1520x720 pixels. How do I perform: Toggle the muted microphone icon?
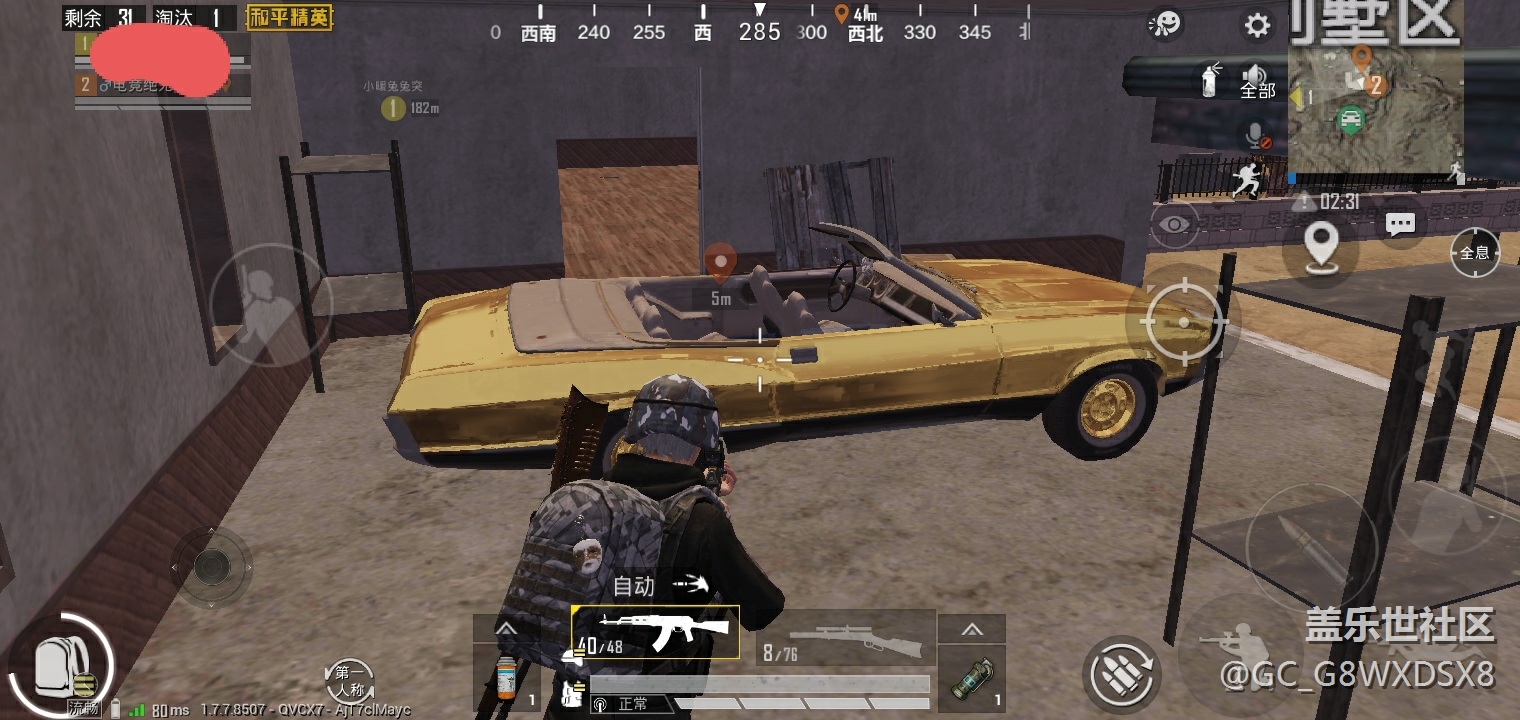1257,136
